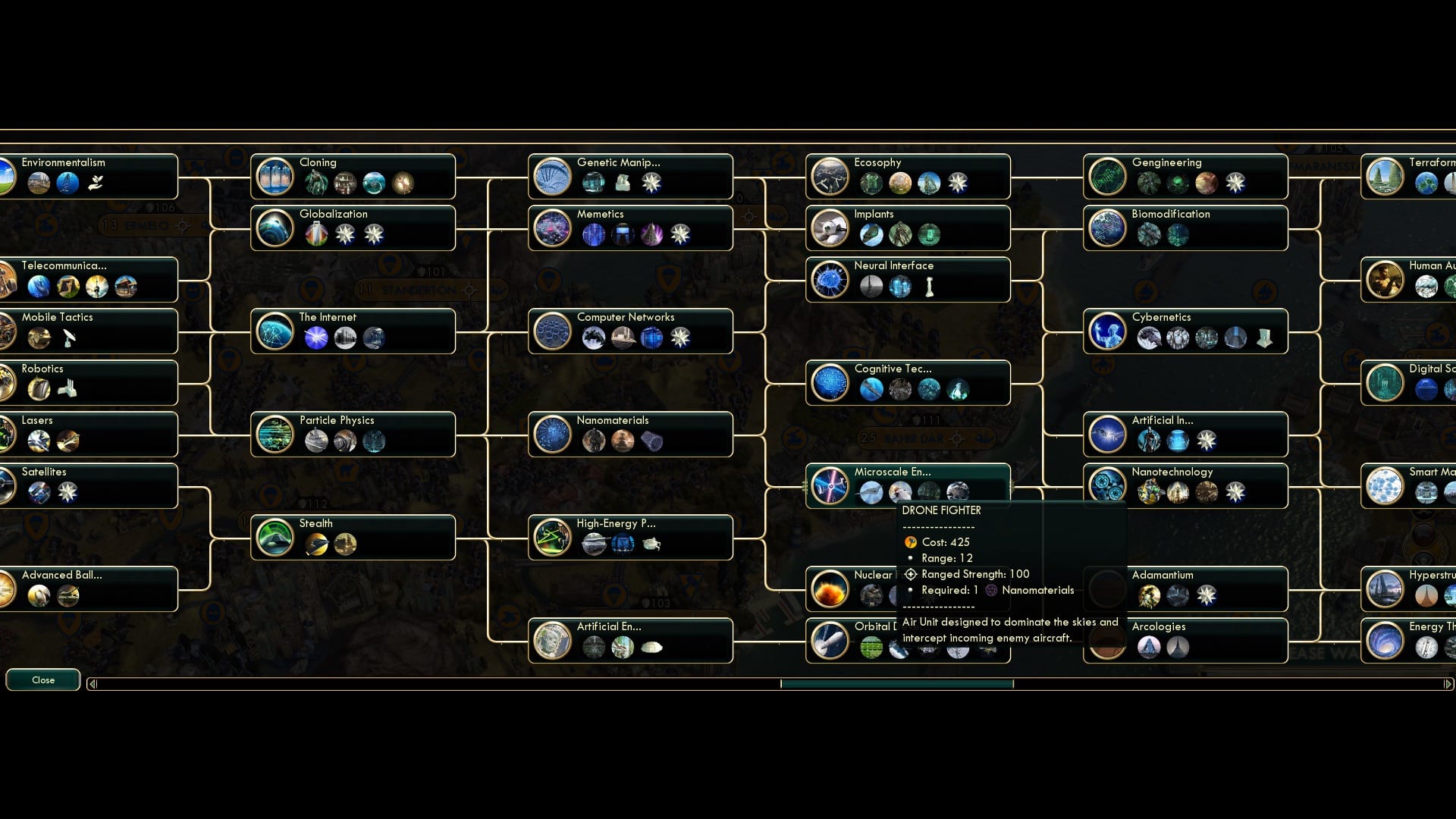Click the Stealth technology portrait icon
This screenshot has width=1456, height=819.
click(x=275, y=537)
